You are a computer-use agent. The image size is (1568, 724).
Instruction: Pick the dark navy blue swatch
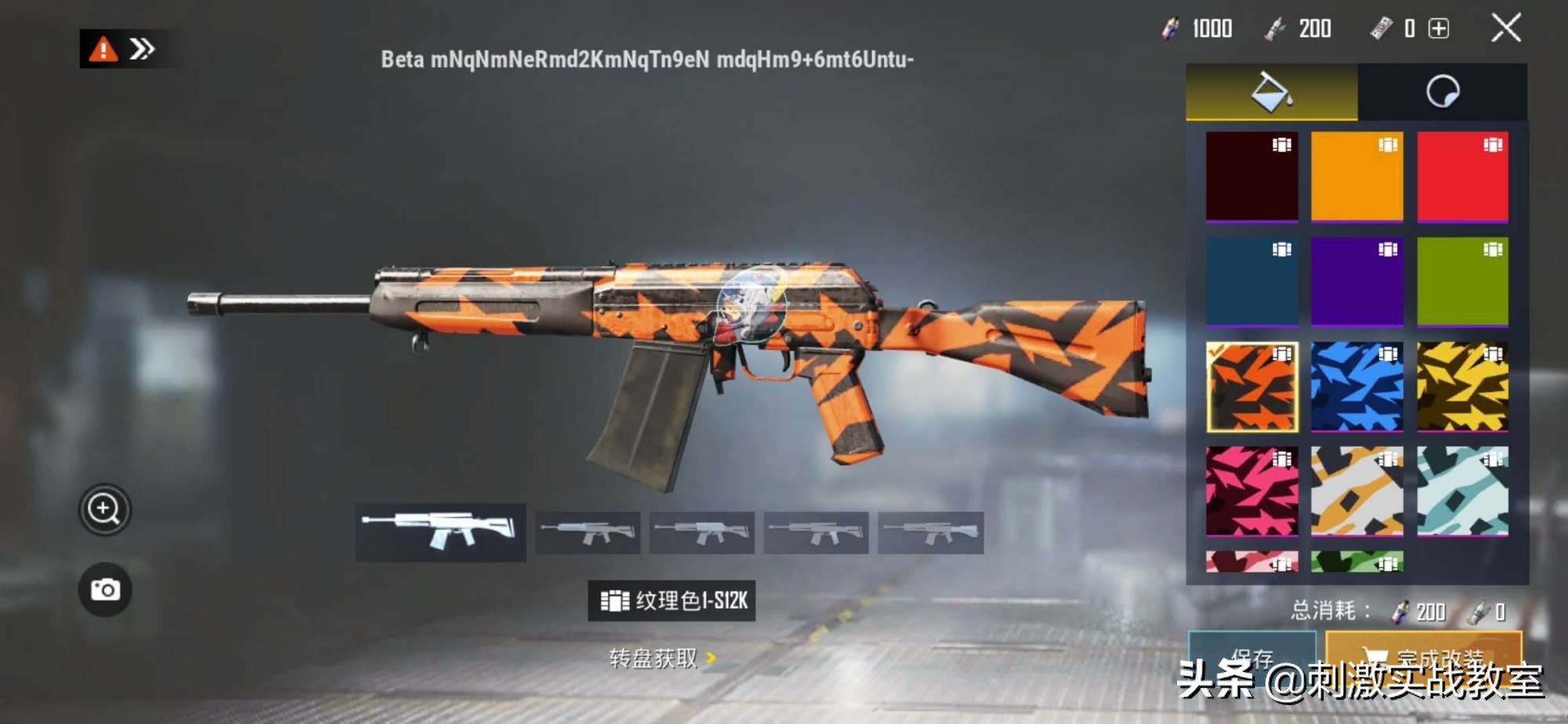point(1251,281)
